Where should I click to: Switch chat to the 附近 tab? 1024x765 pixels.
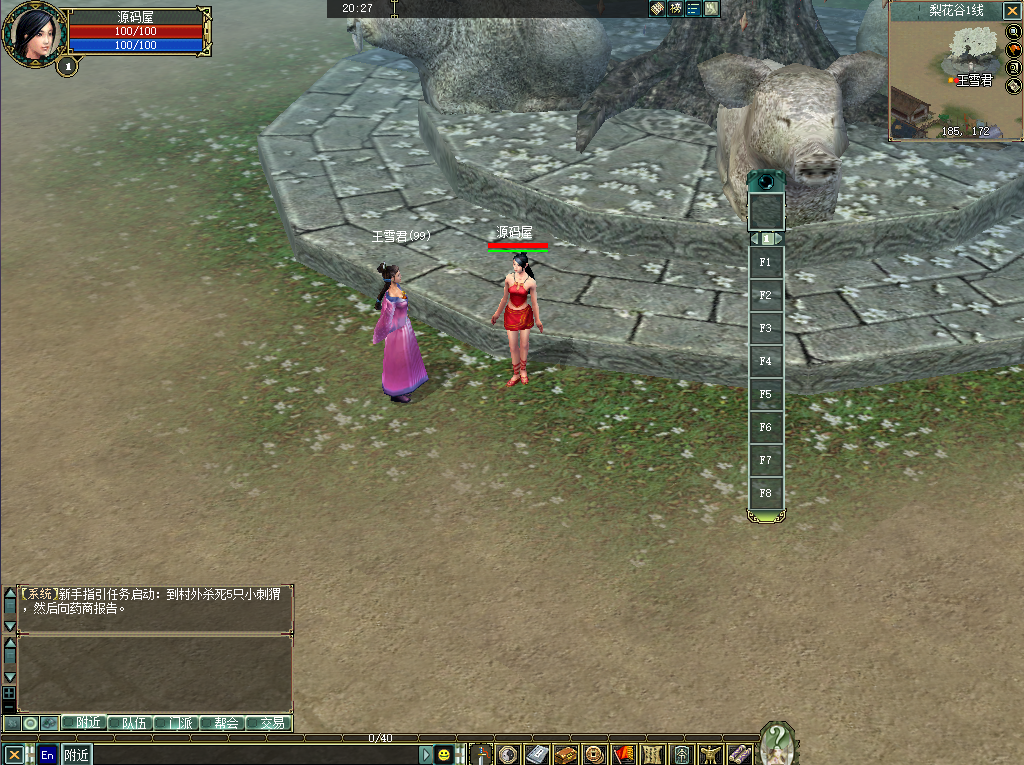tap(86, 723)
